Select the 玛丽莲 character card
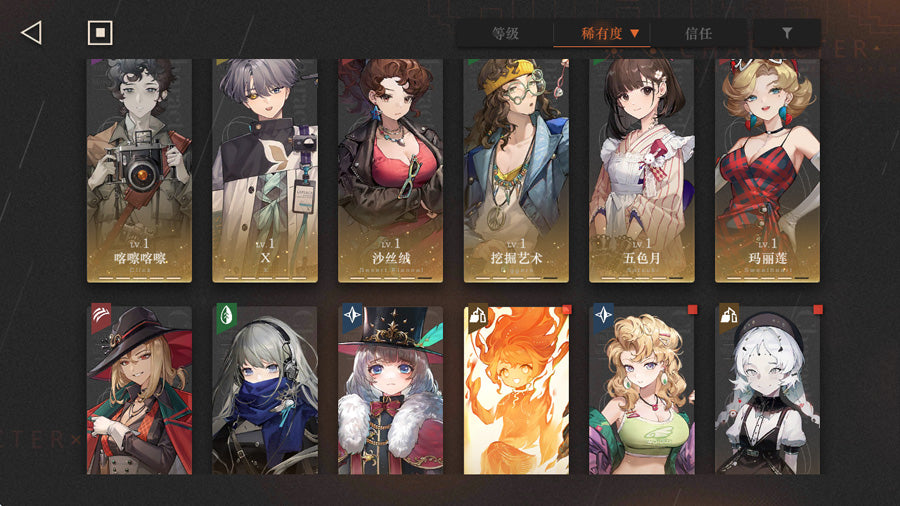The image size is (900, 506). coord(767,170)
